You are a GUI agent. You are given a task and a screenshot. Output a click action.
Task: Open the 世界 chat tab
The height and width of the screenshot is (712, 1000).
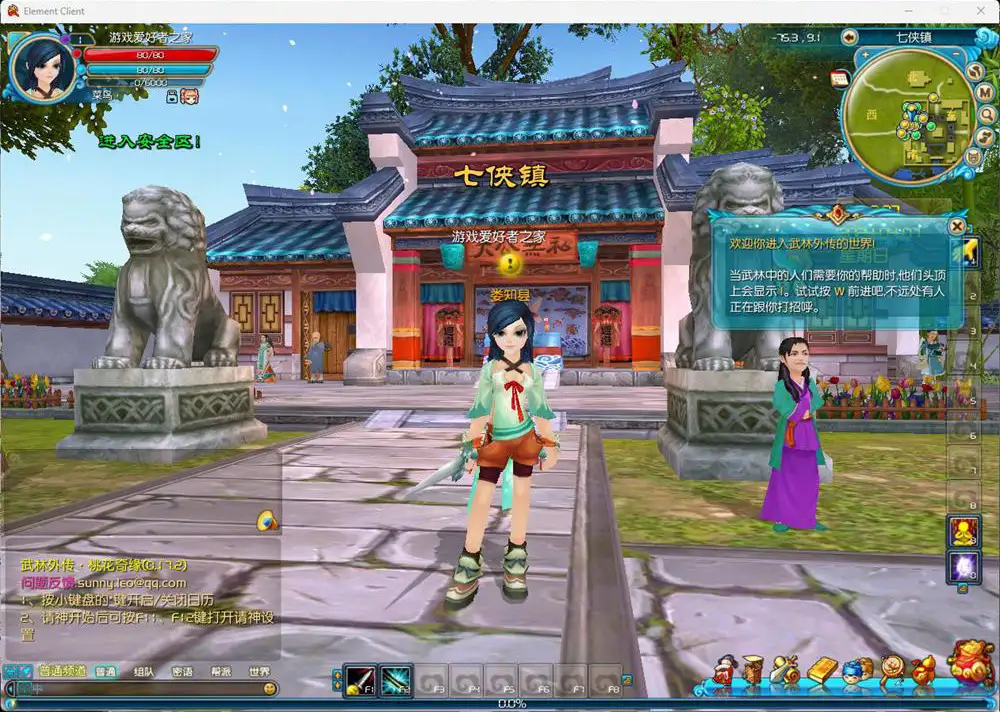(259, 672)
